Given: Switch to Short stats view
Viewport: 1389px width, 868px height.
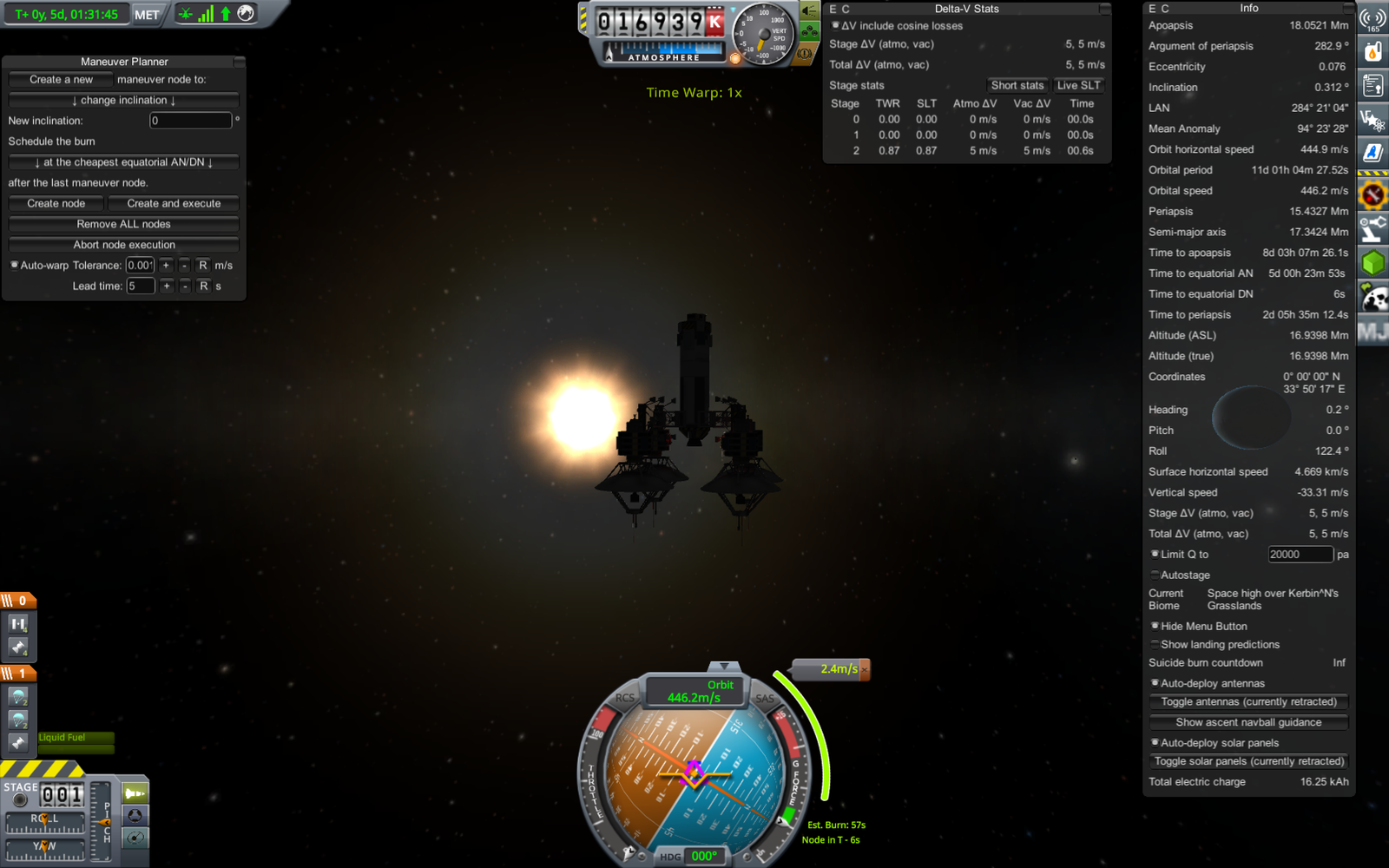Looking at the screenshot, I should coord(1017,85).
